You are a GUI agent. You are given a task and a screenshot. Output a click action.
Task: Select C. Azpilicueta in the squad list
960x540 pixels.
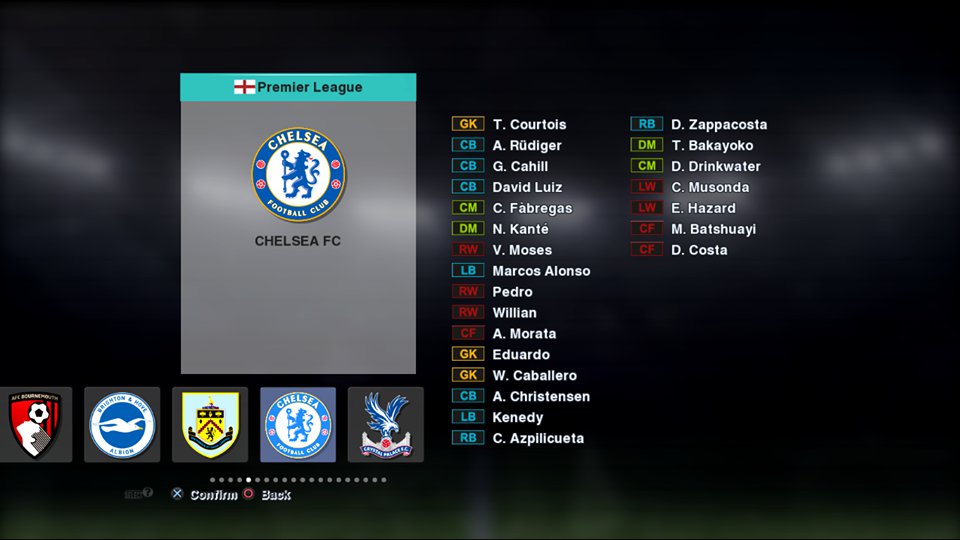(x=538, y=438)
